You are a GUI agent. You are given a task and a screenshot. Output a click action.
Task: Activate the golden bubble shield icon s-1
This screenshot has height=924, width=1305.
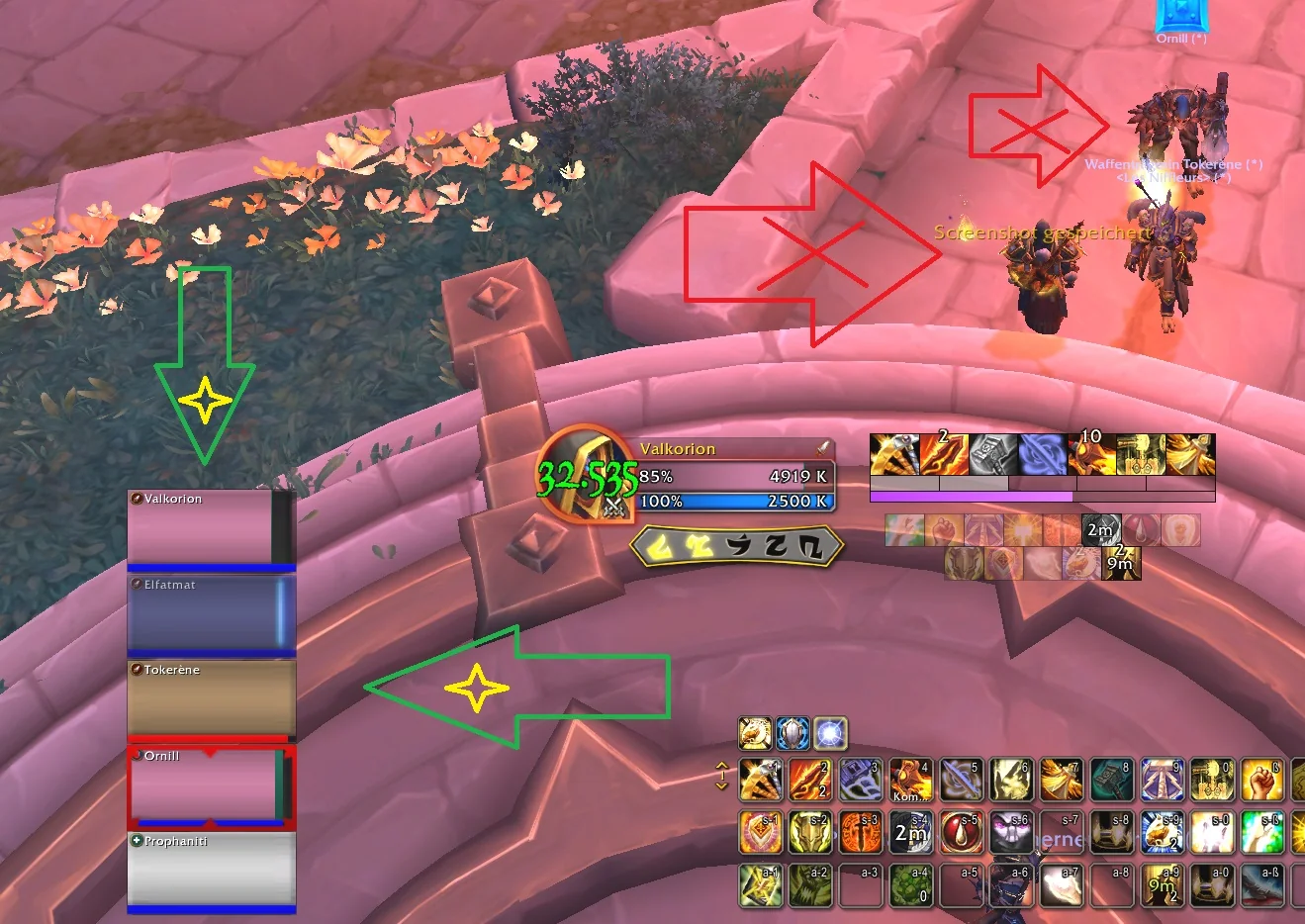click(760, 831)
